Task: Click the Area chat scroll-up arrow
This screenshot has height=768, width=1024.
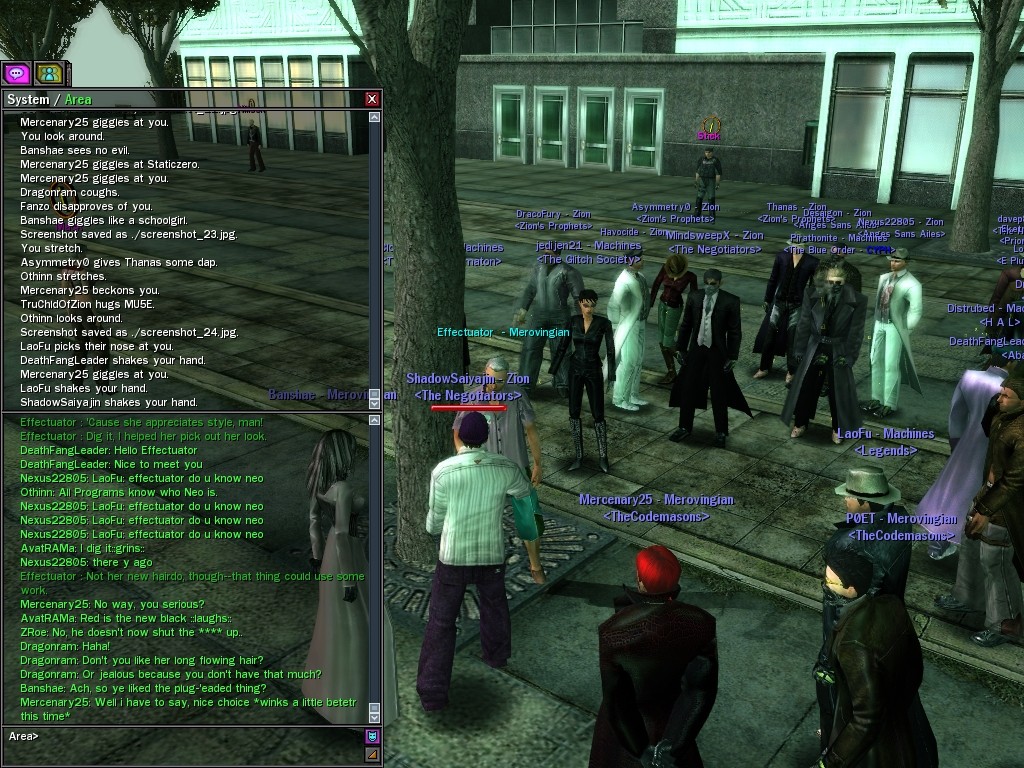Action: (375, 420)
